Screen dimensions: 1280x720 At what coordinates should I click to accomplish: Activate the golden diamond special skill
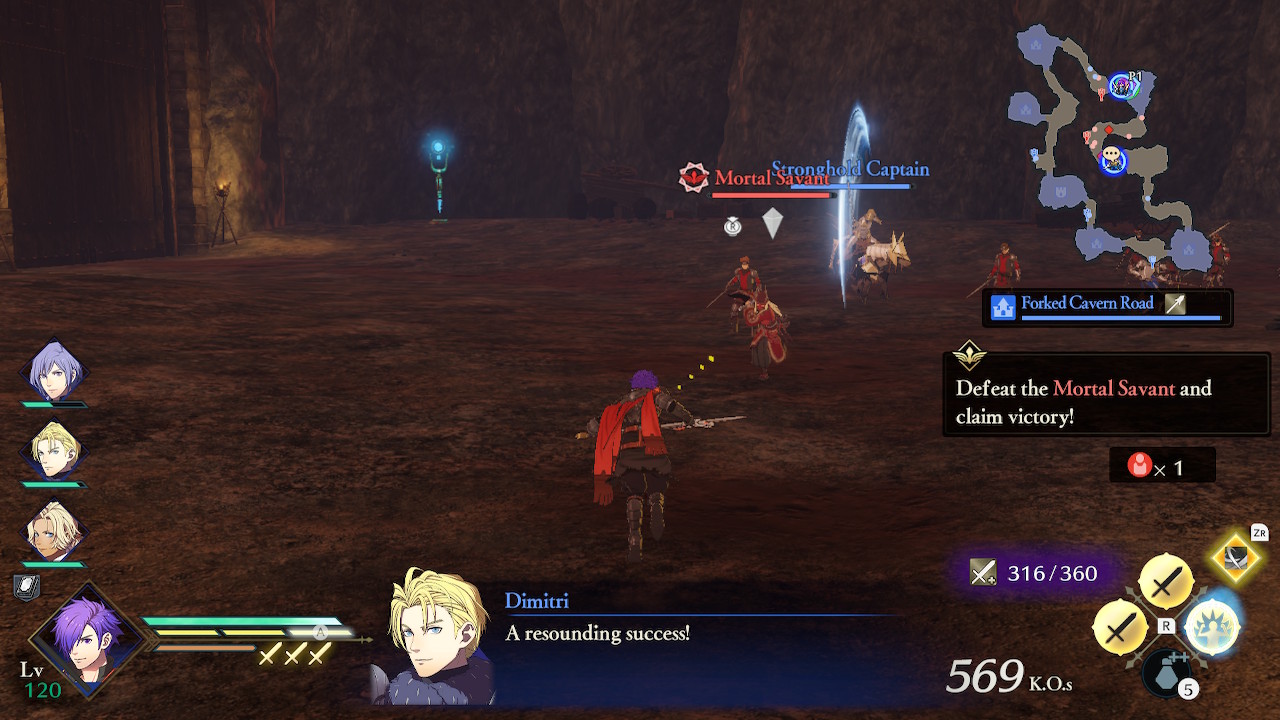coord(1238,558)
